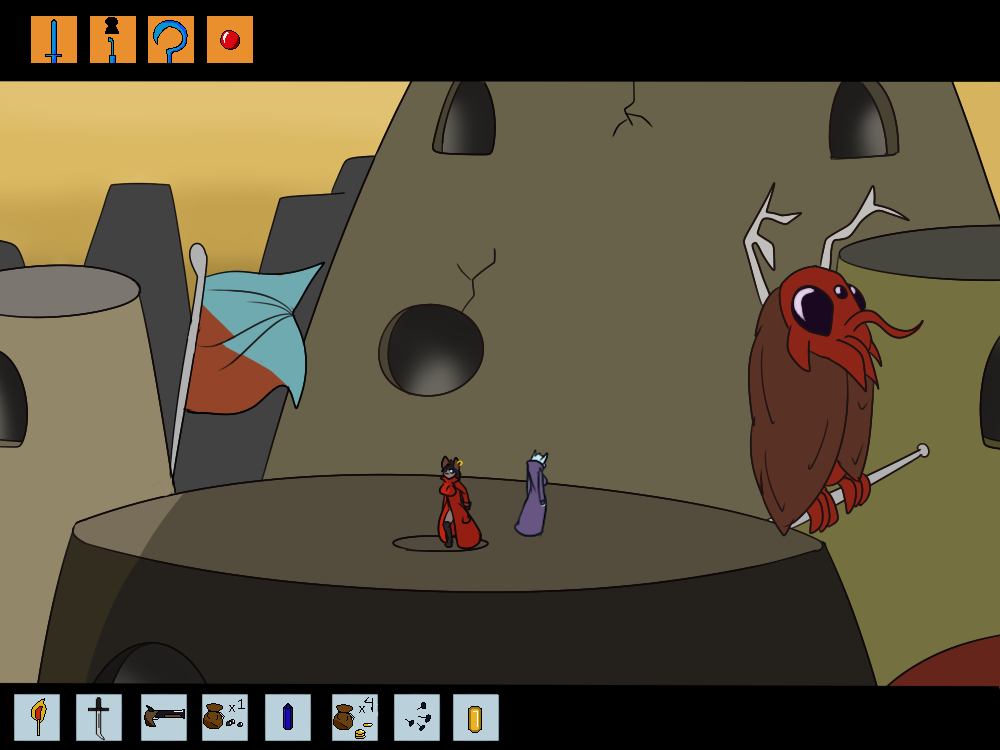The width and height of the screenshot is (1000, 750).
Task: Choose the gold bar inventory slot
Action: (476, 717)
